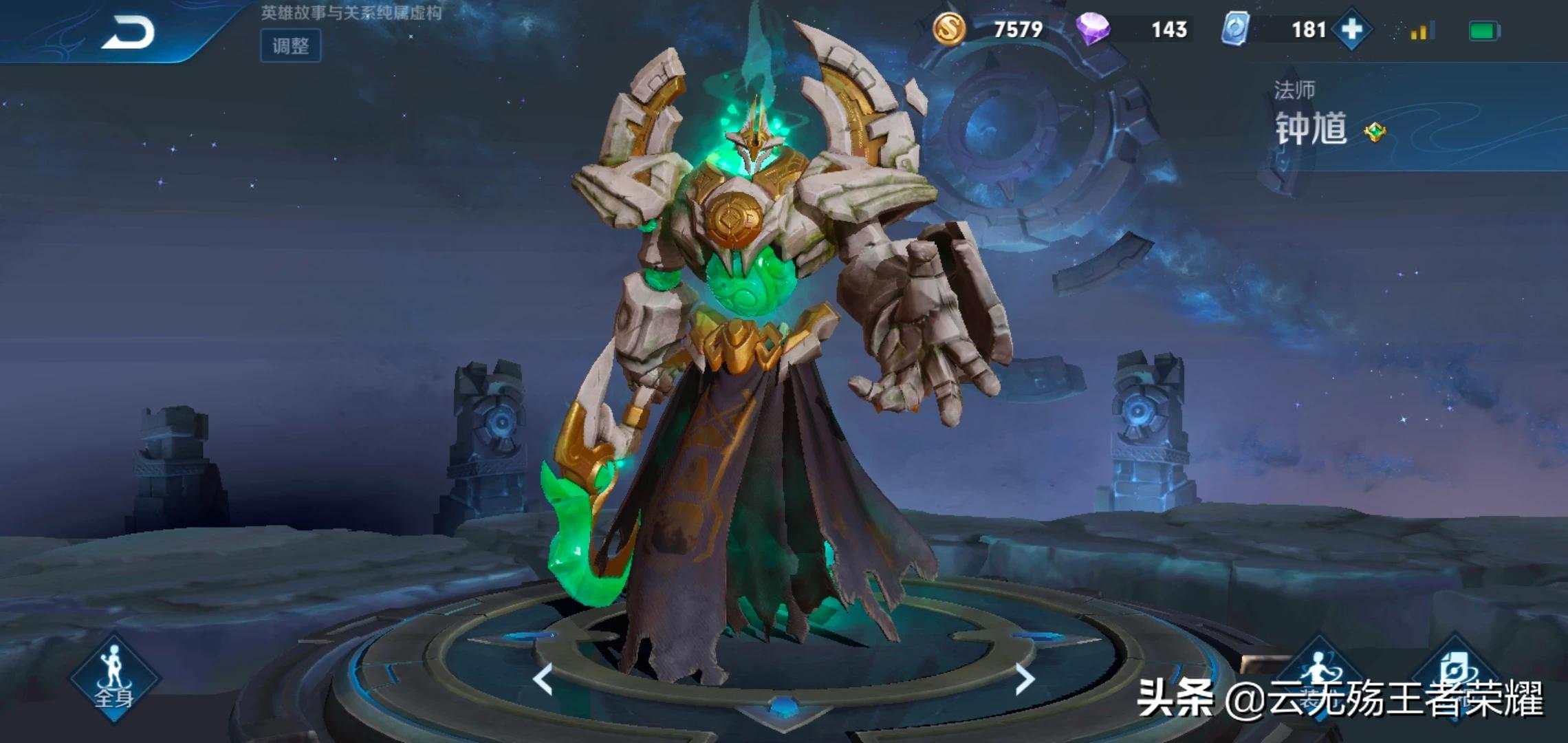Show next hero with right arrow
The image size is (1568, 743).
click(x=1025, y=680)
